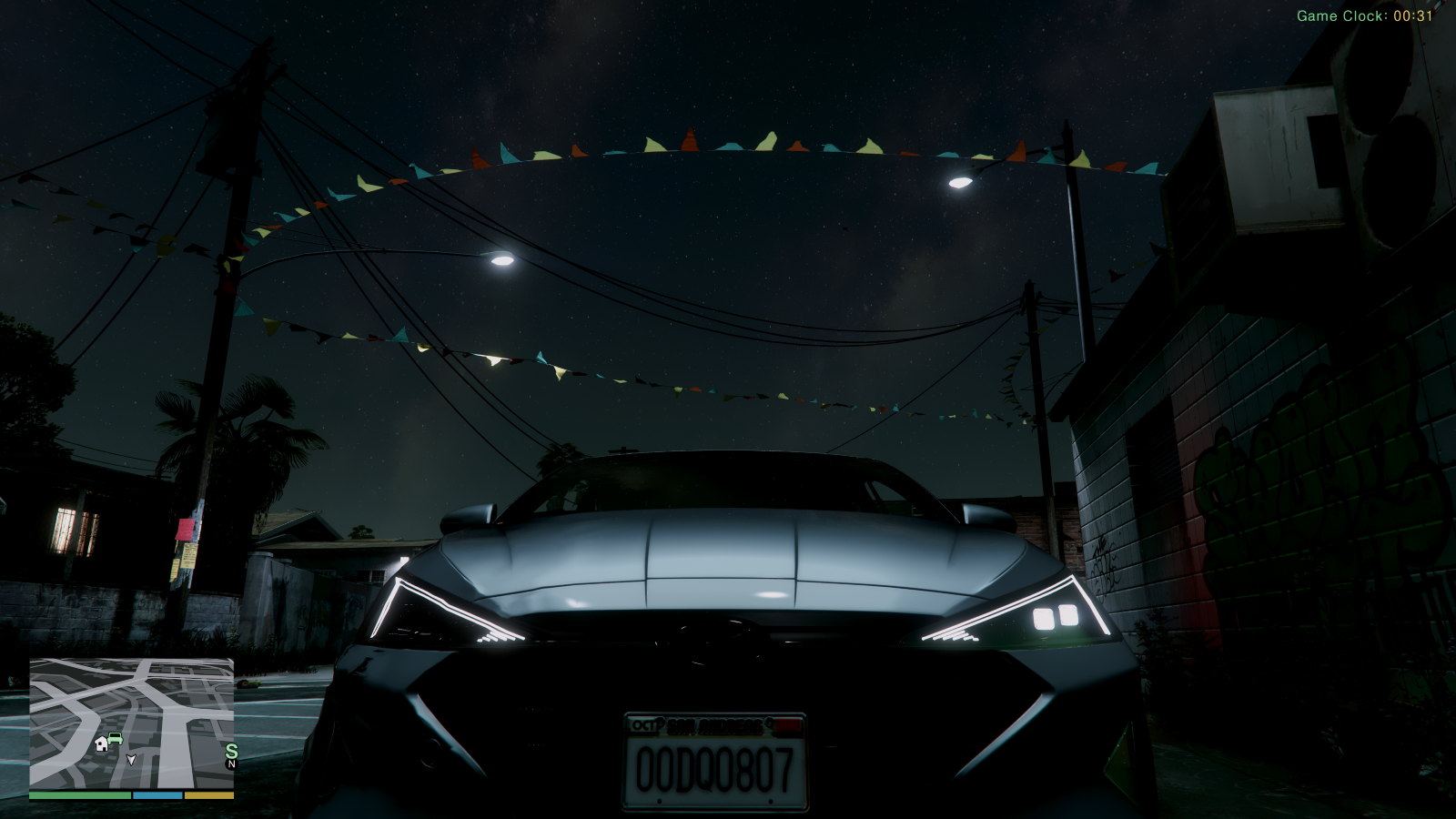Select the SAN ANDREAS label on the plate
Image resolution: width=1456 pixels, height=819 pixels.
coord(714,727)
